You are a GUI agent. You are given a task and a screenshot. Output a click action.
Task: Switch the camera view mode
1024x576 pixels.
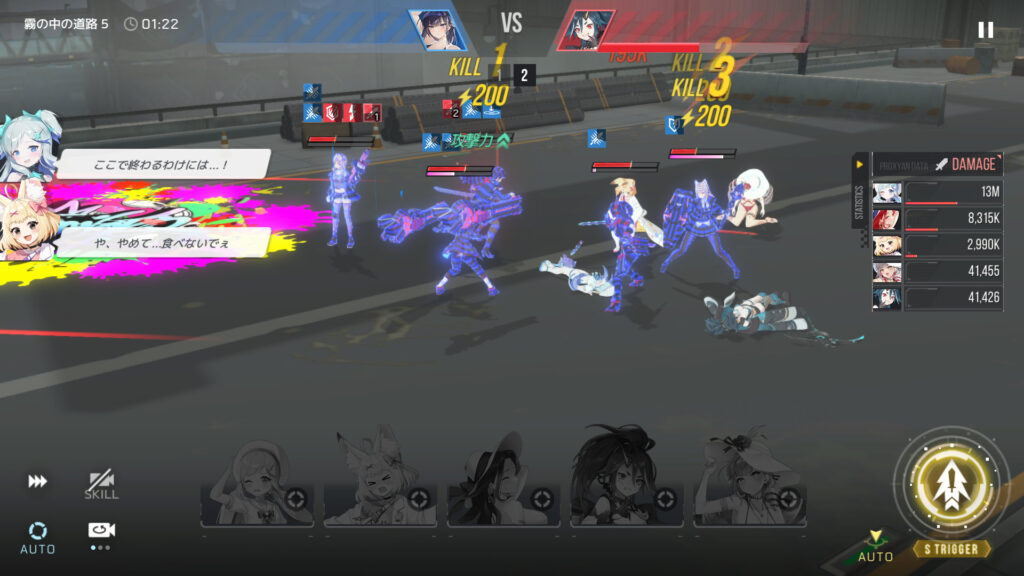point(101,531)
